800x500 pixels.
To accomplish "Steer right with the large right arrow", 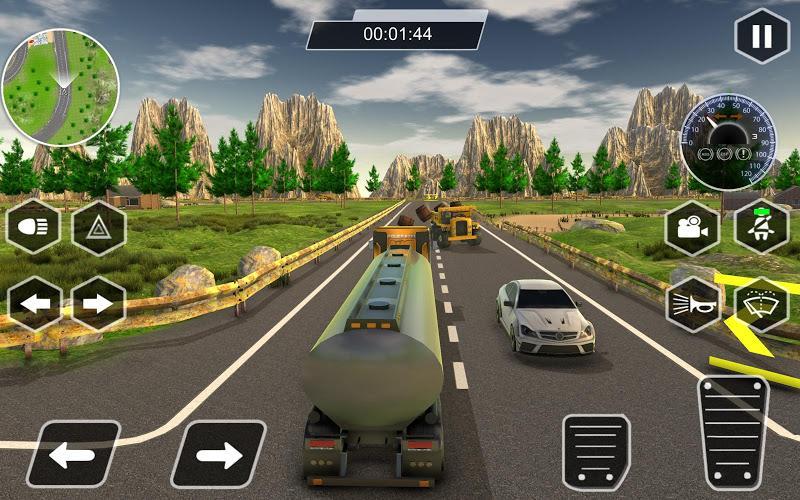I will (x=218, y=454).
